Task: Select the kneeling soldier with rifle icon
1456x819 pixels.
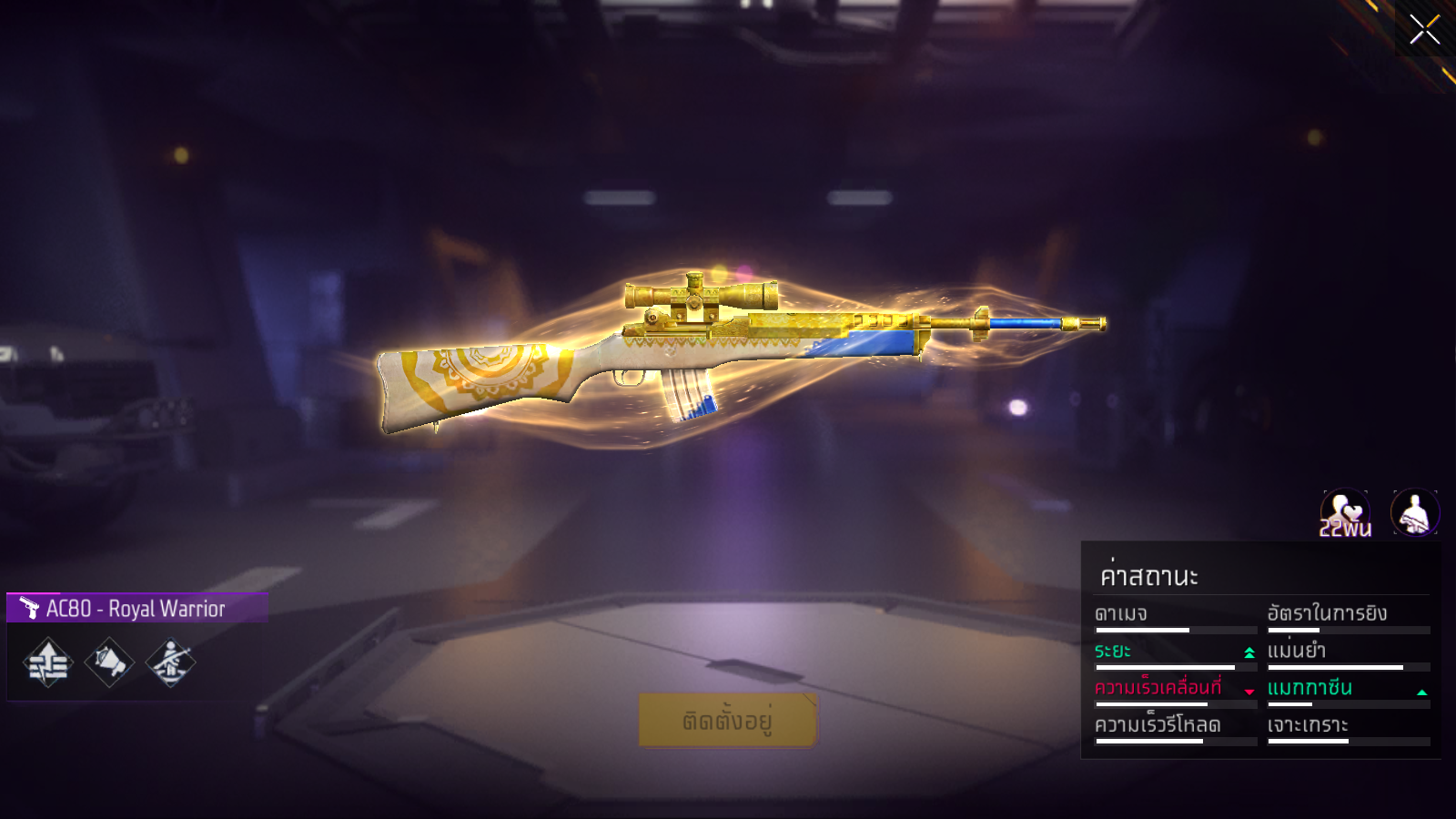Action: coord(170,662)
